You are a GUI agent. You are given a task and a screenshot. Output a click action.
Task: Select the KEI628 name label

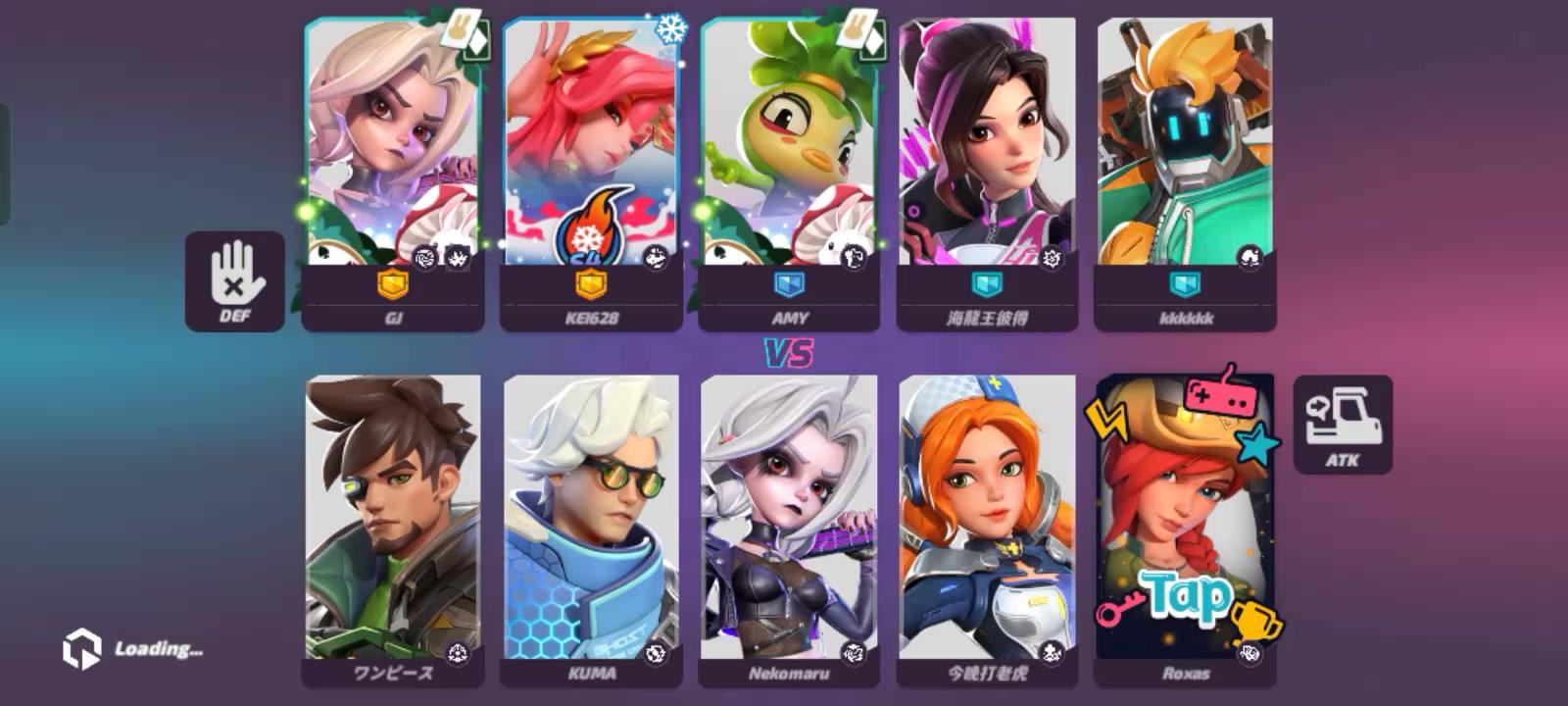point(594,317)
